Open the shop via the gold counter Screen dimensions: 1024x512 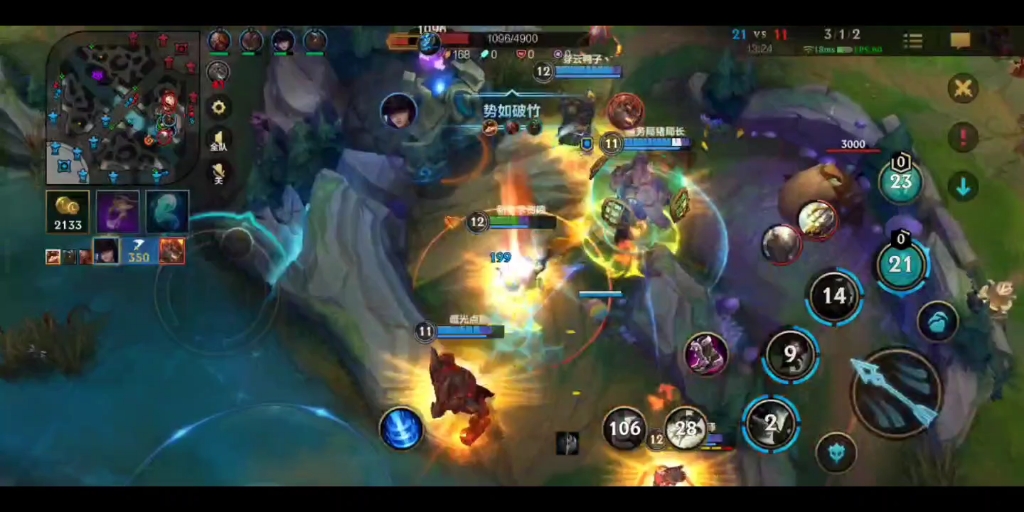[x=68, y=213]
